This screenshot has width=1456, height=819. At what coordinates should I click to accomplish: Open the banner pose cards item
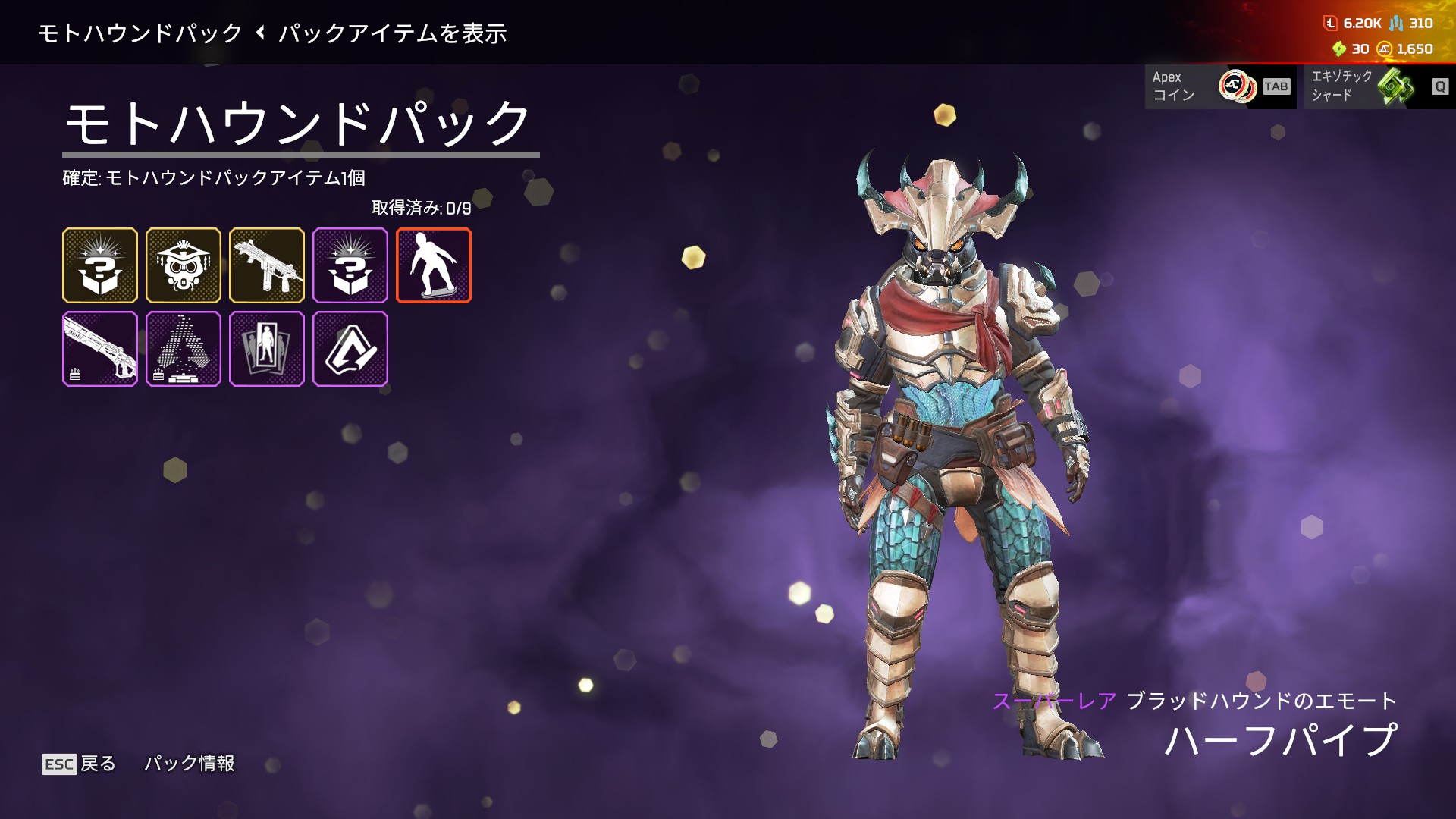coord(267,349)
